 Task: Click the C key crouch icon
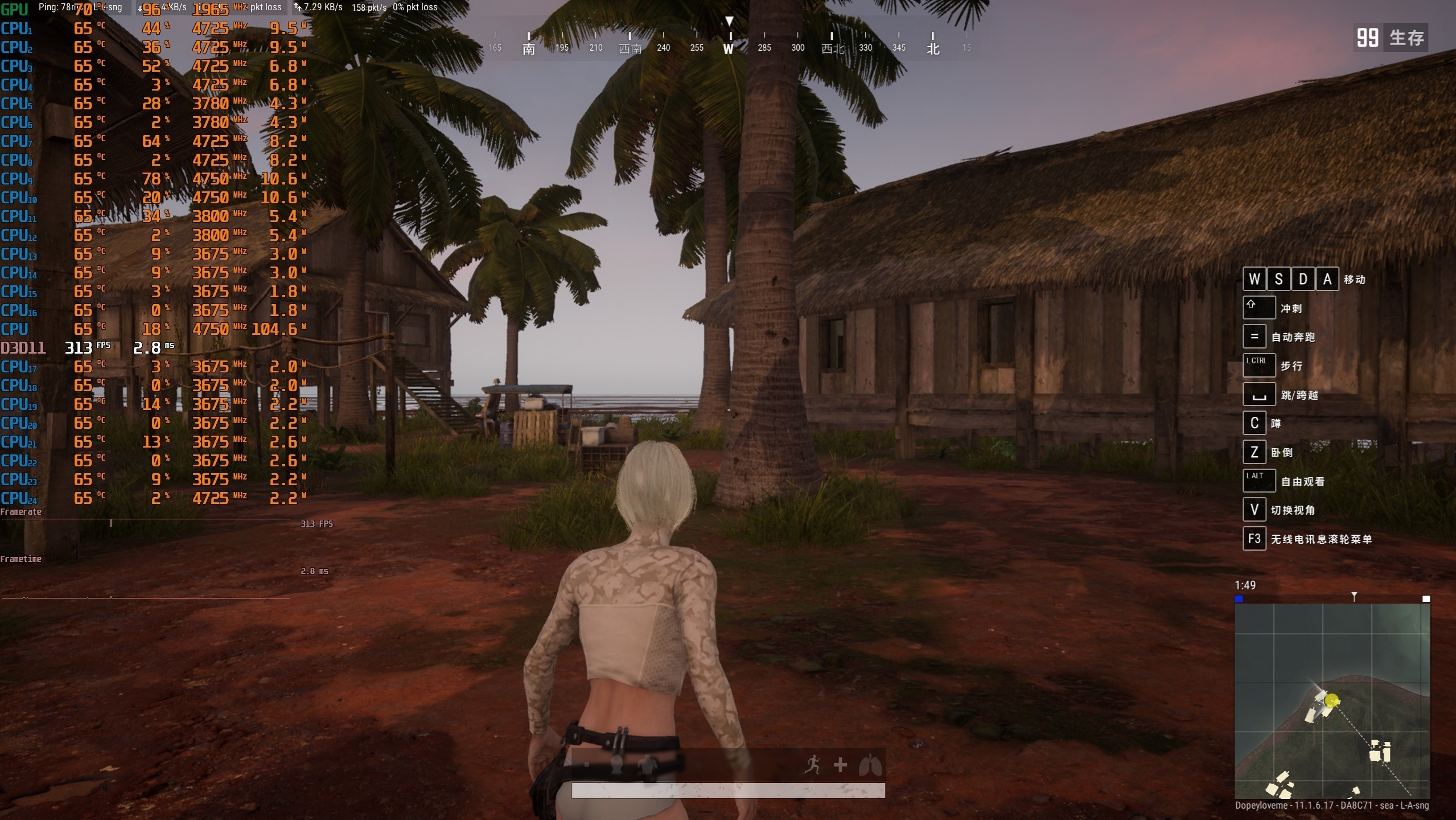pyautogui.click(x=1254, y=423)
